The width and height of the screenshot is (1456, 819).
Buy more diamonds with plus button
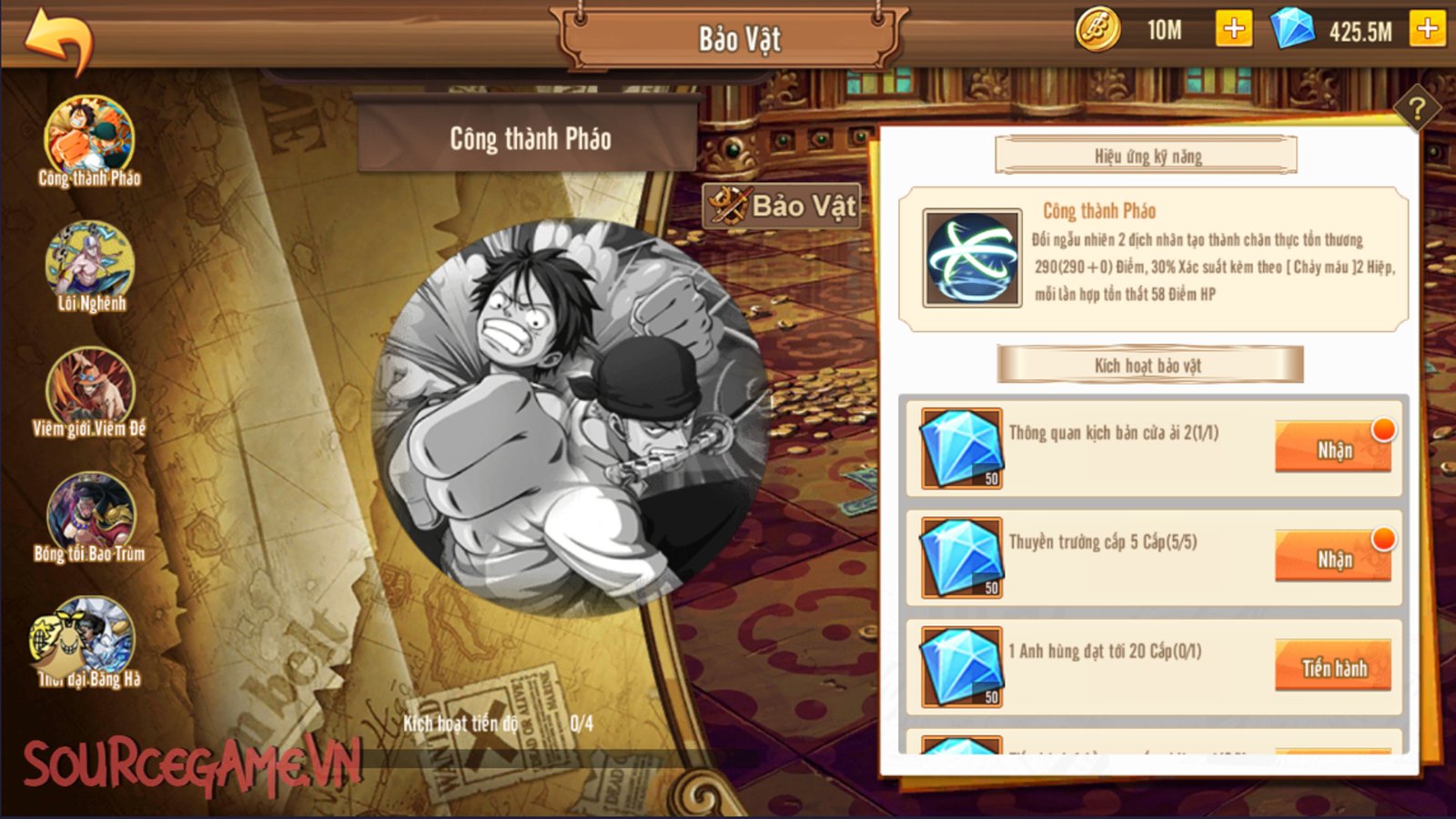[1427, 30]
